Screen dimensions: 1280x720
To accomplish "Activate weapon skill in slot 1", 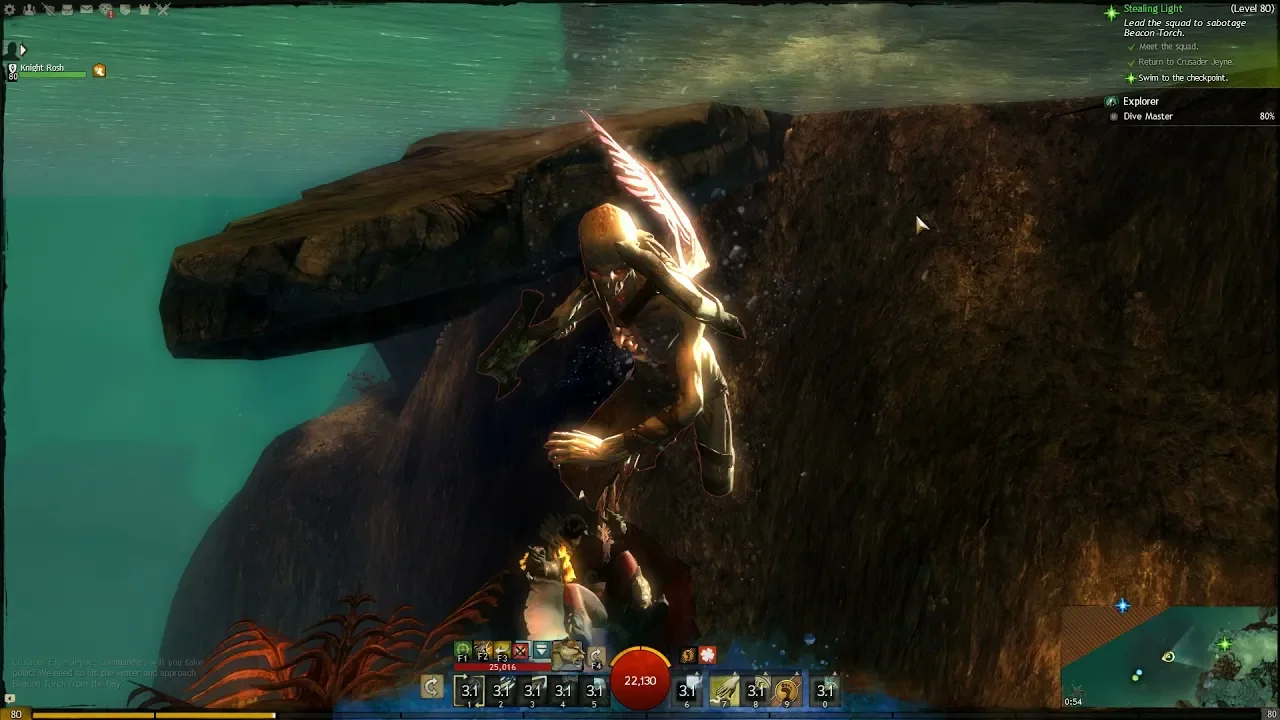I will [x=470, y=689].
